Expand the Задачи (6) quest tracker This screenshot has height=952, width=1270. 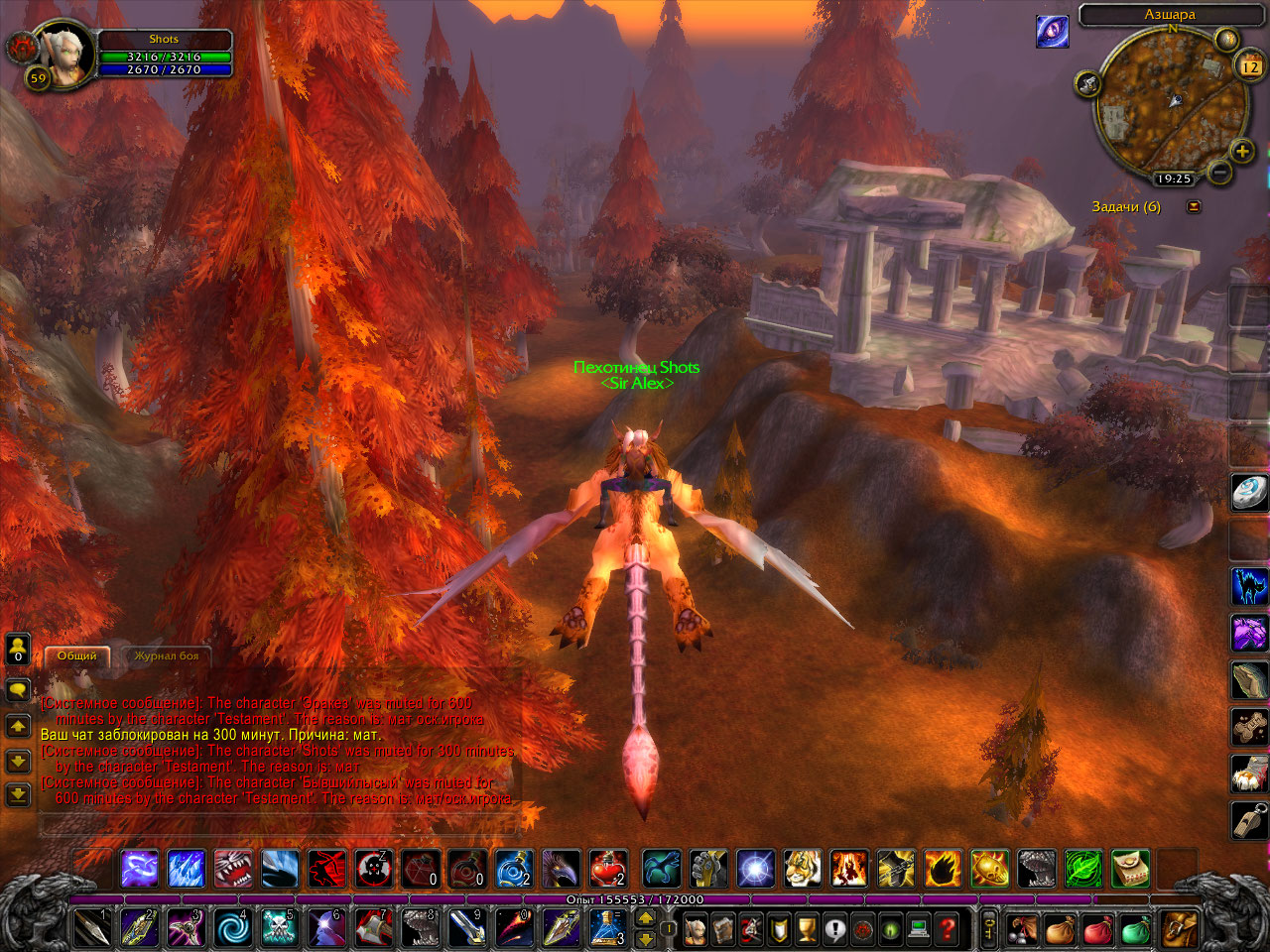click(x=1194, y=206)
